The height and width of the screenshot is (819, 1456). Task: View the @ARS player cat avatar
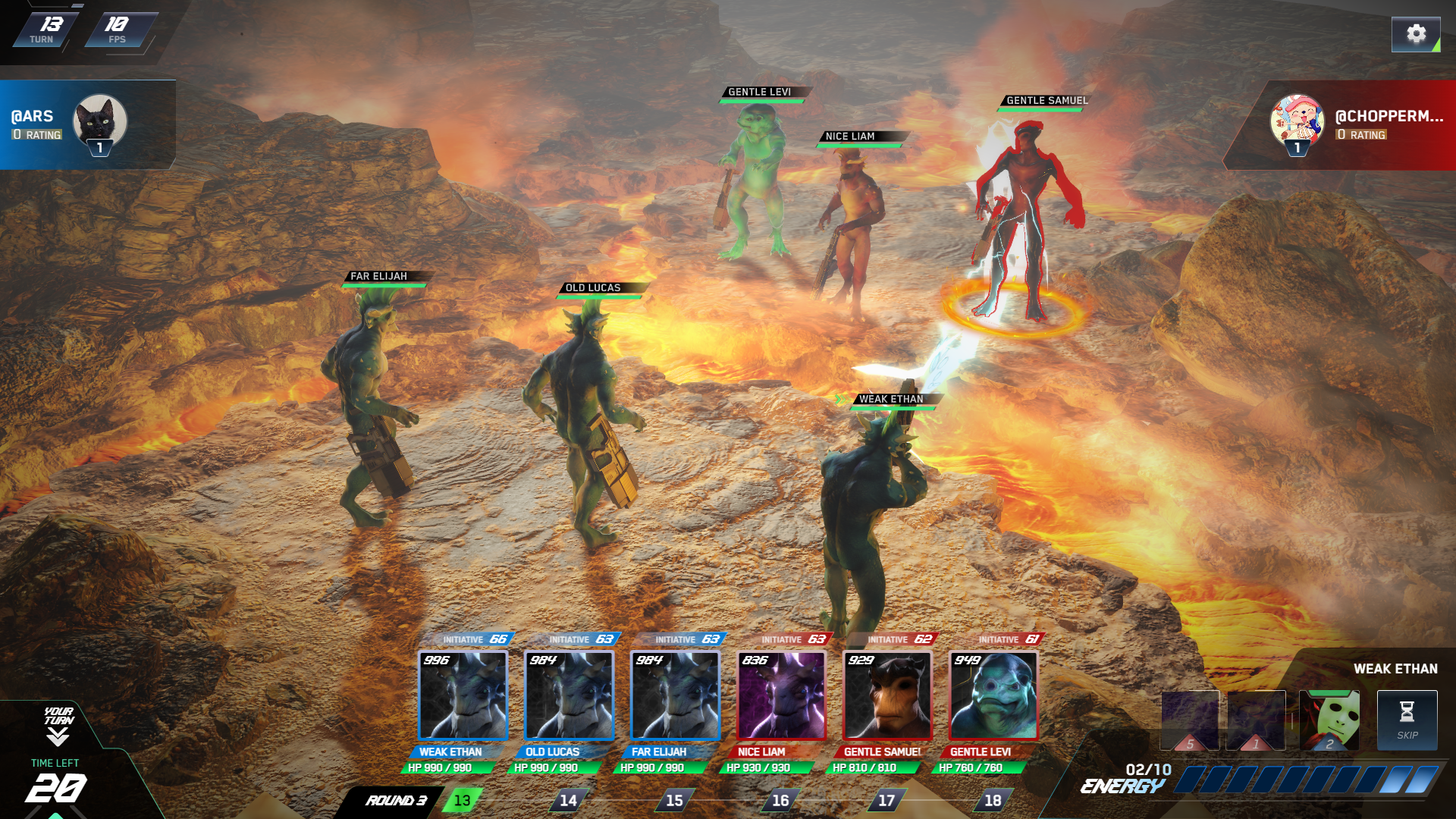99,121
